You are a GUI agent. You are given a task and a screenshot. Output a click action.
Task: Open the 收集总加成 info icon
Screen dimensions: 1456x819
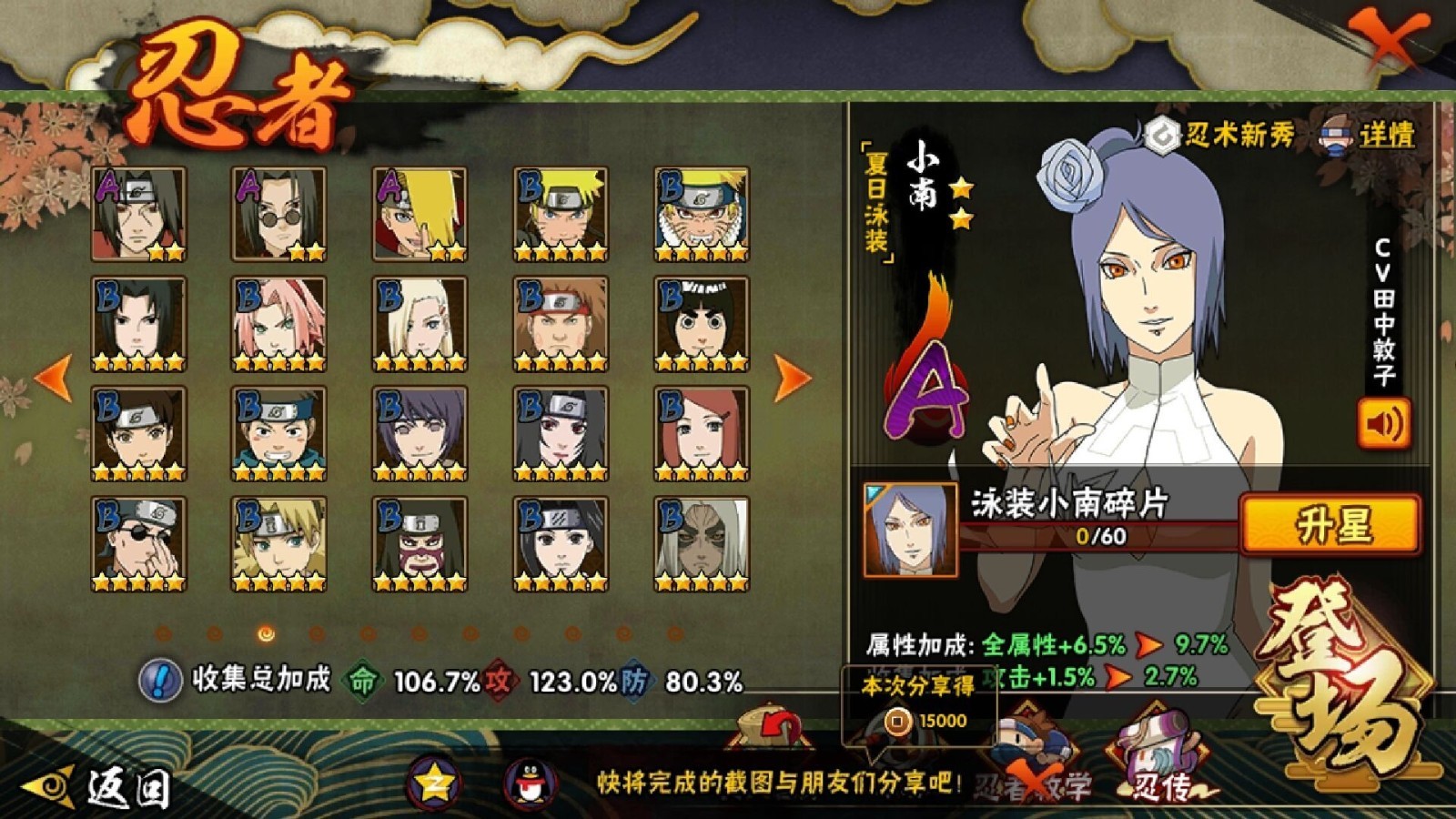[160, 680]
